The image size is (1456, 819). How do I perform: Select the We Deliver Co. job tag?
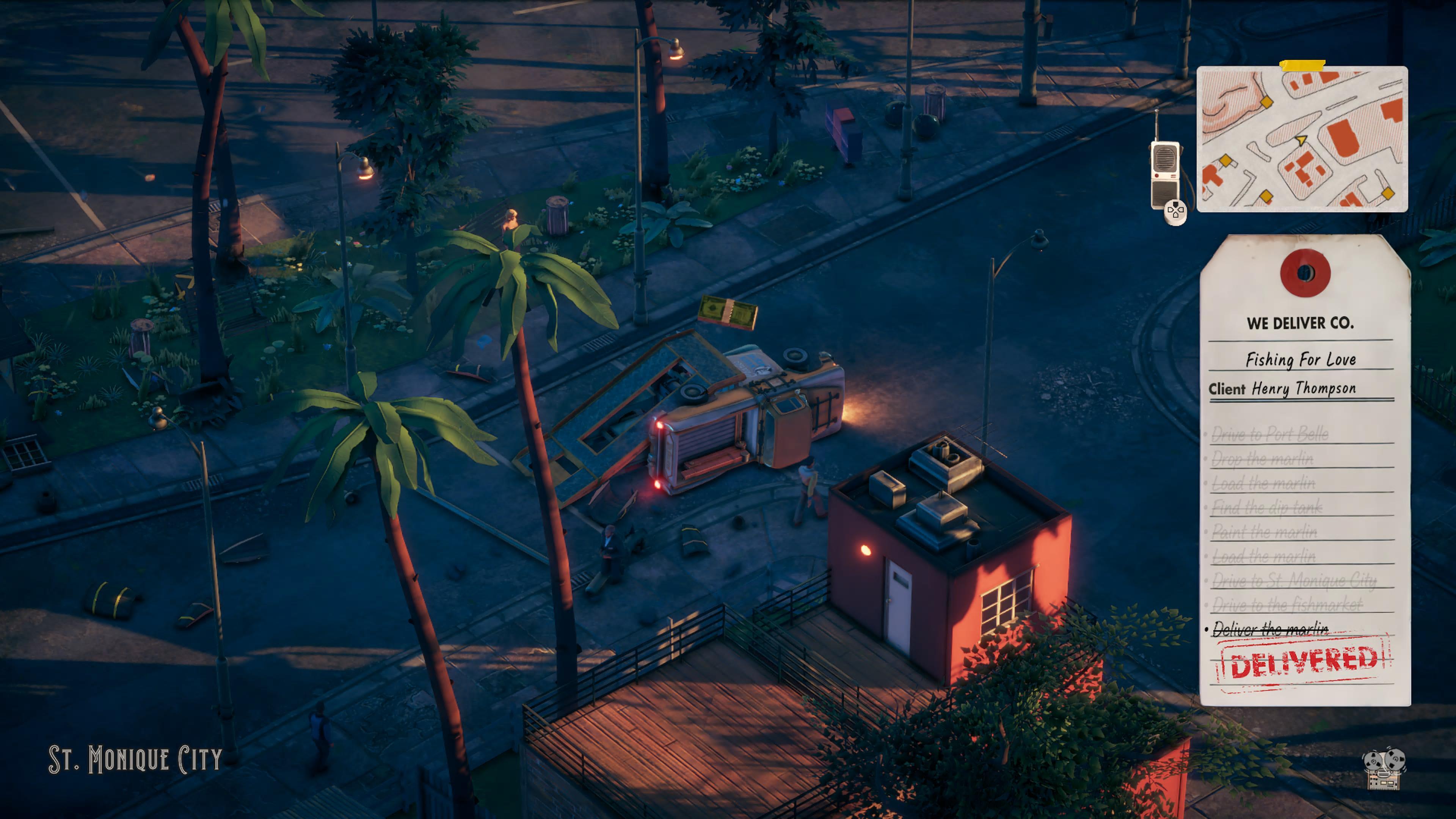1304,469
